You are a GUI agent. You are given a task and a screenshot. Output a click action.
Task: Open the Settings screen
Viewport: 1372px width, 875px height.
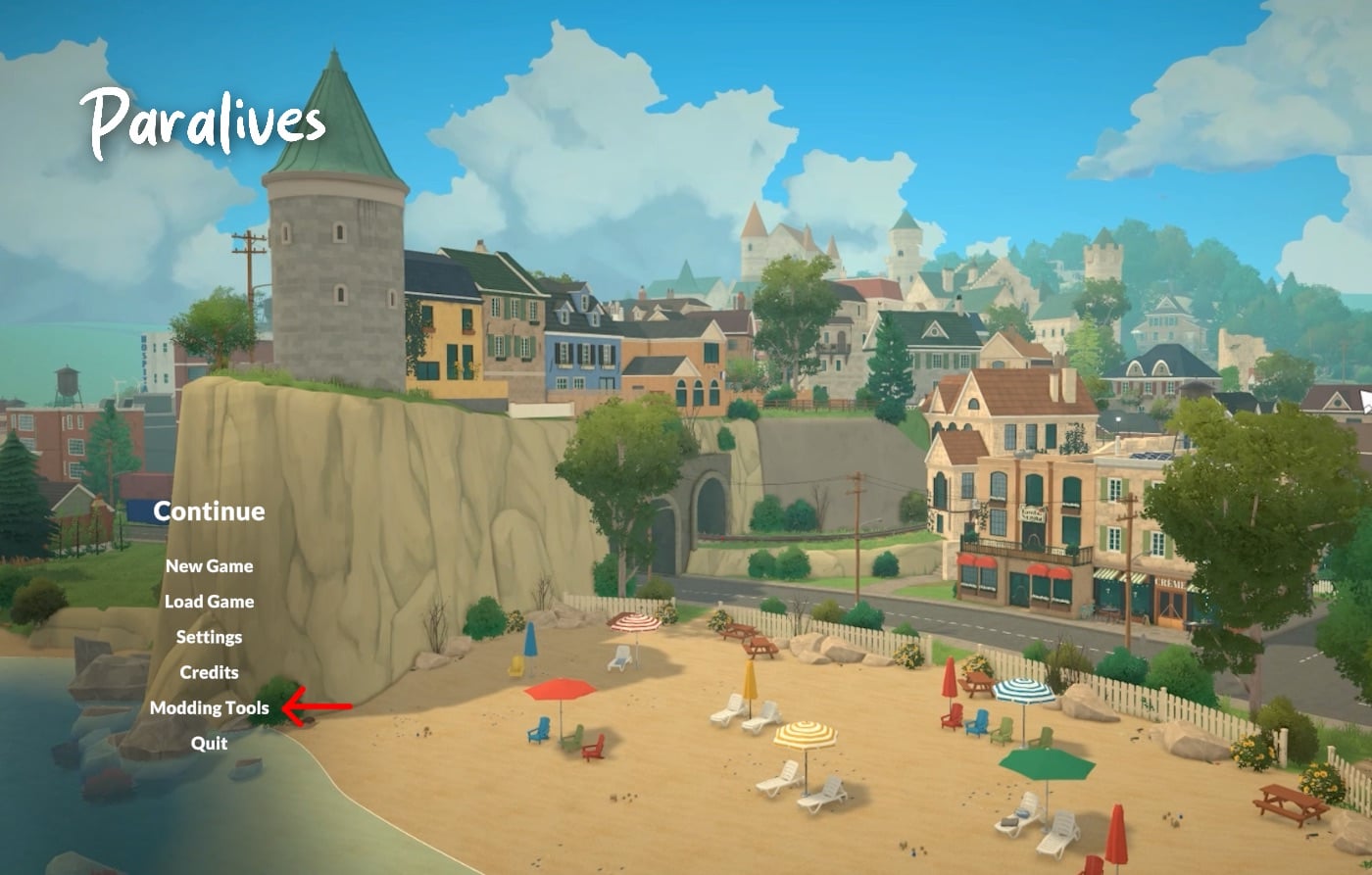coord(209,636)
